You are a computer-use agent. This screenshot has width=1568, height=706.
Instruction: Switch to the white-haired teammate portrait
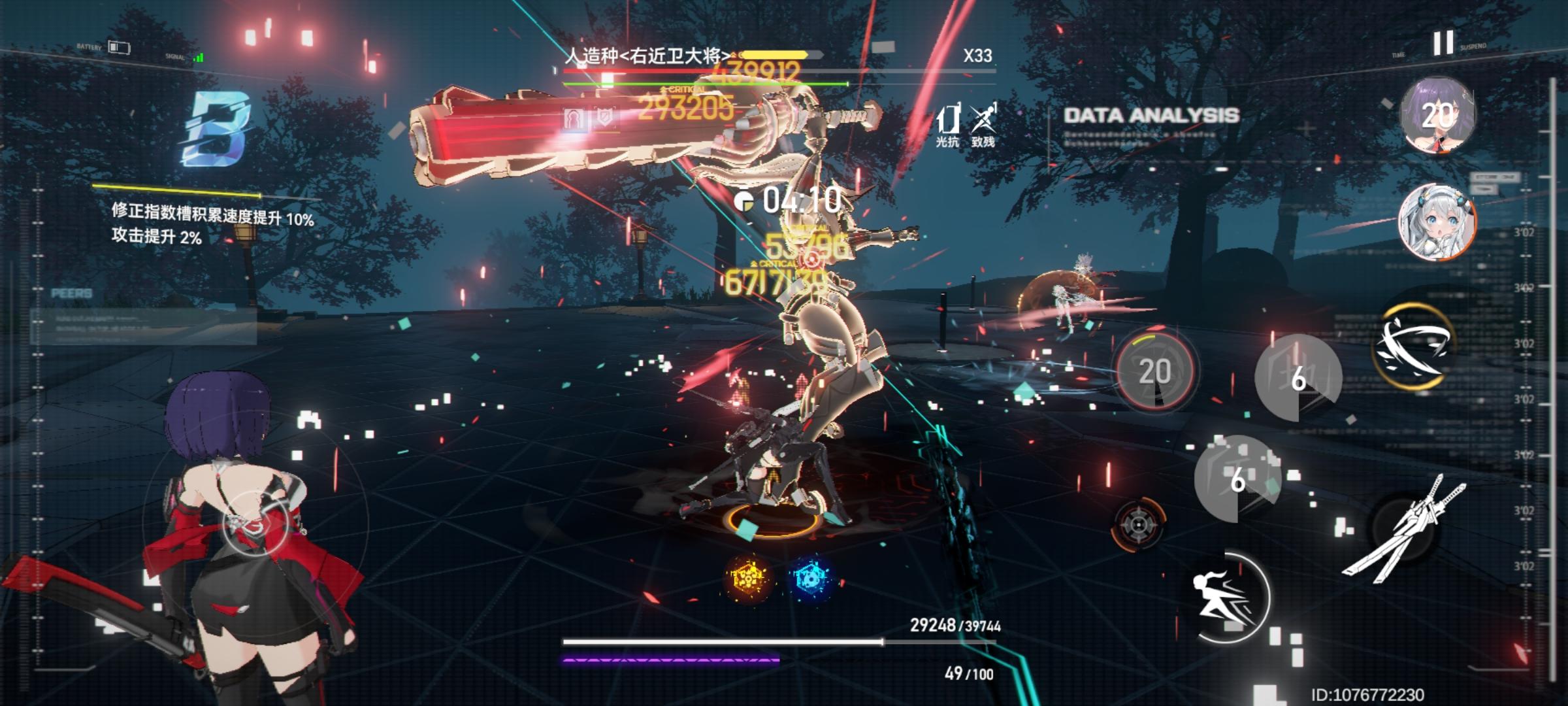[x=1435, y=222]
